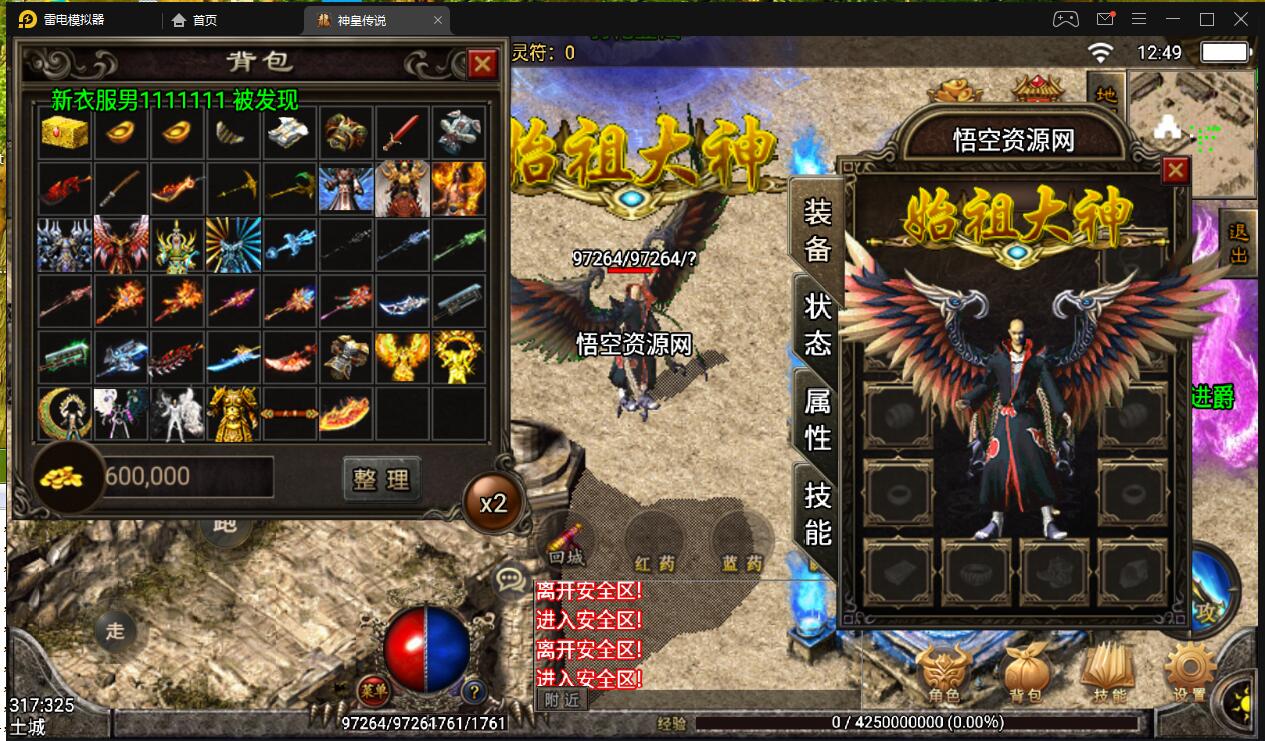Screen dimensions: 1265x741
Task: Switch to the 装备 equipment tab
Action: 817,229
